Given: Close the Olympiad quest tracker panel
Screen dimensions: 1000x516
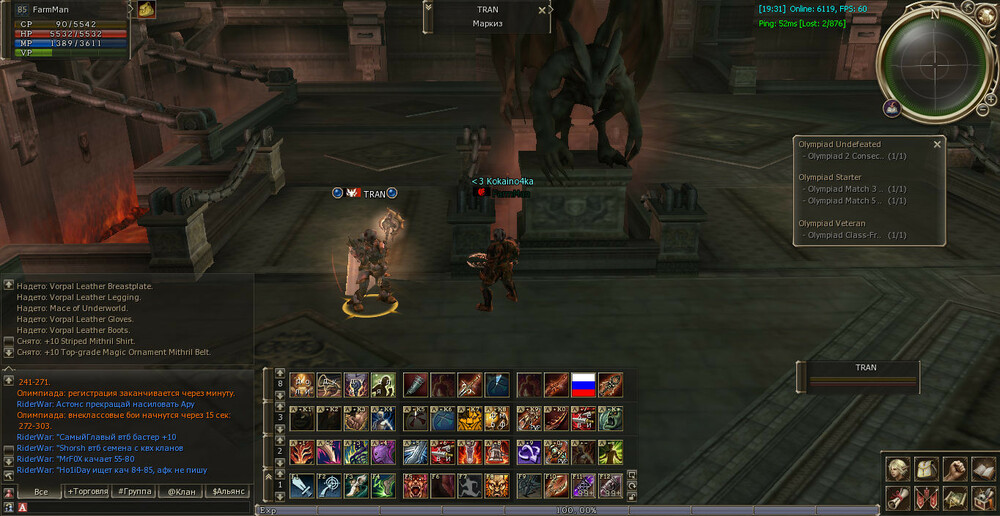Looking at the screenshot, I should coord(937,144).
